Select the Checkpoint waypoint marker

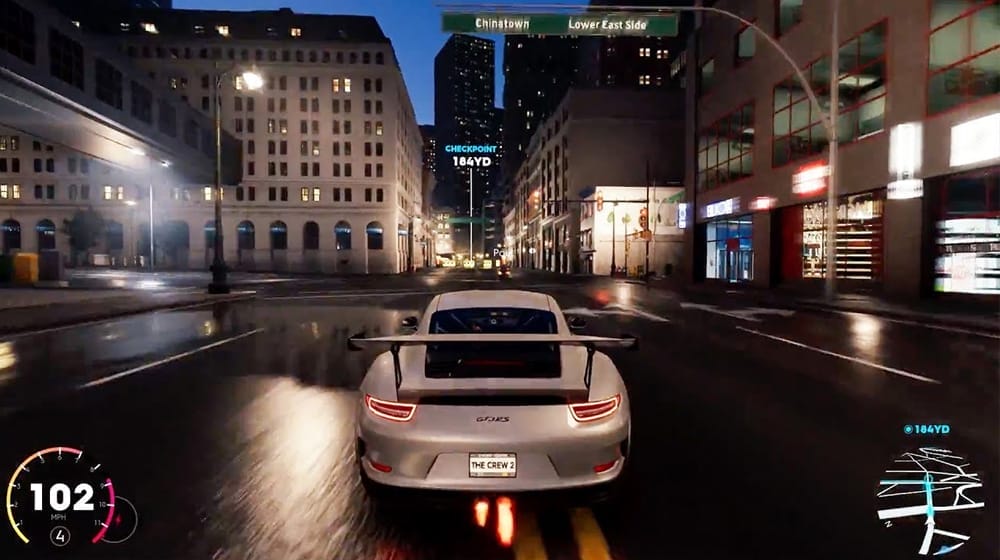(471, 154)
